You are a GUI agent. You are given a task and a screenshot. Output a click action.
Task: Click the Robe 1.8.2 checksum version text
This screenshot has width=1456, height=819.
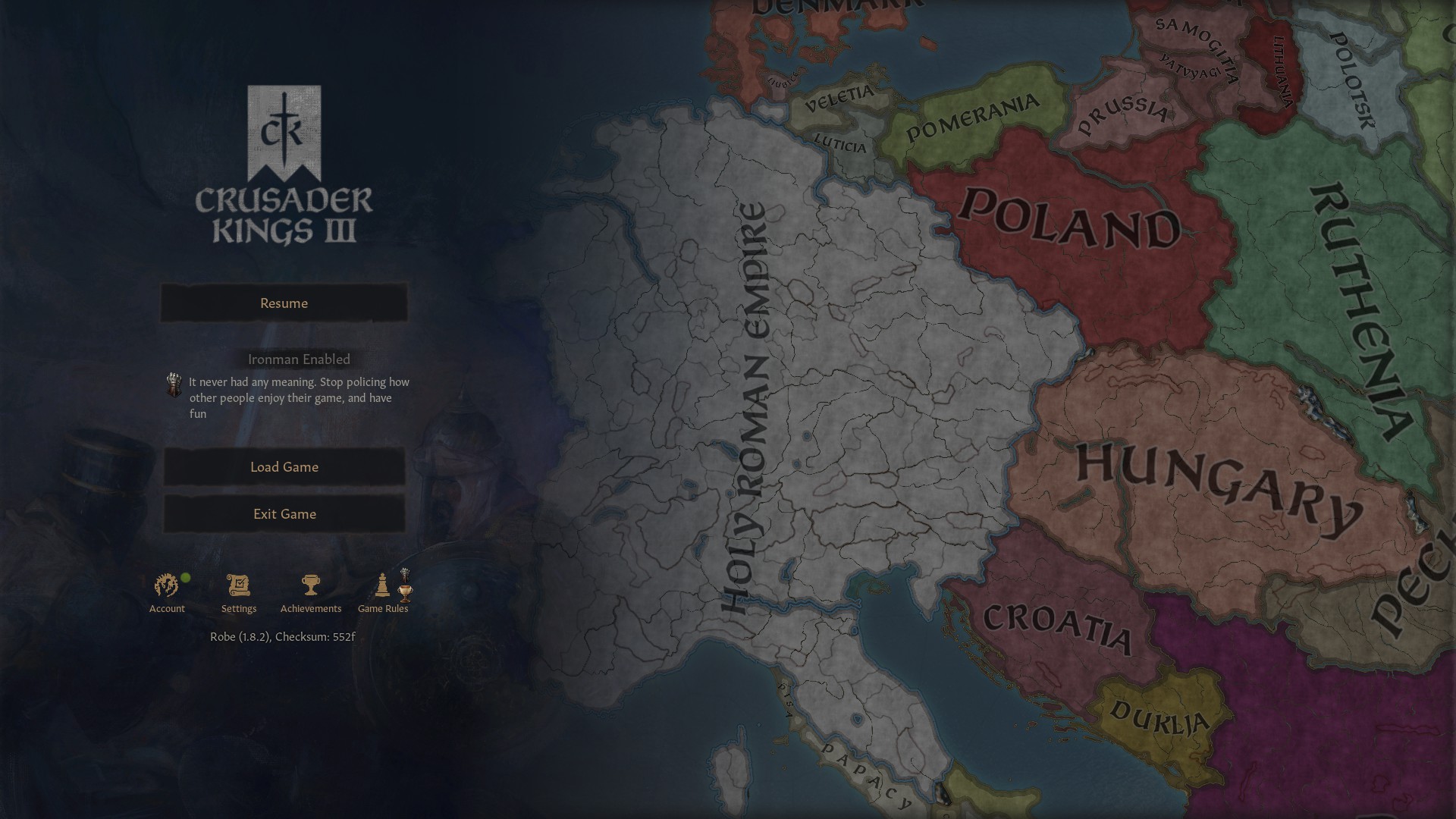284,637
